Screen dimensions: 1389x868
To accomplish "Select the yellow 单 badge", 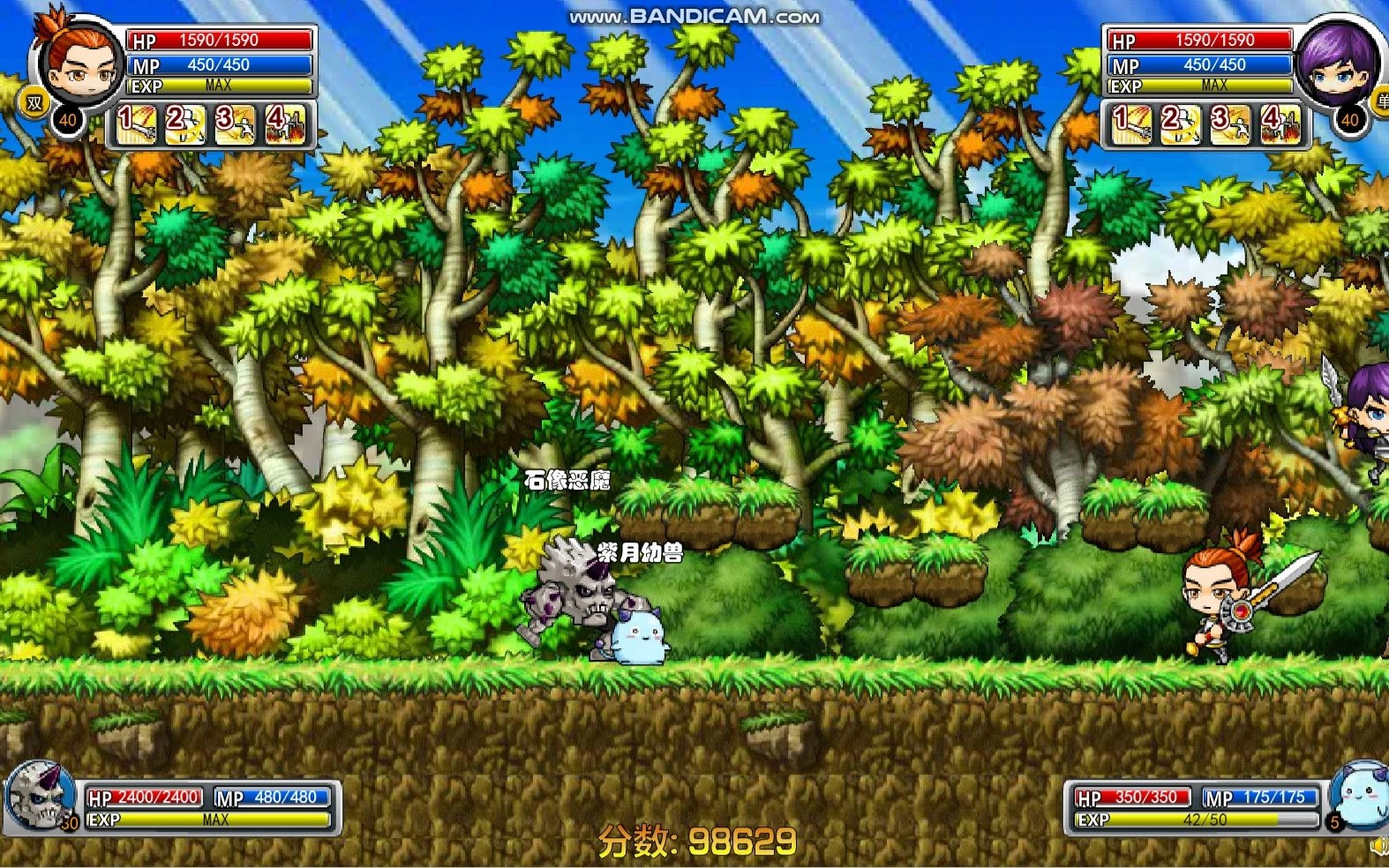I will (1380, 102).
